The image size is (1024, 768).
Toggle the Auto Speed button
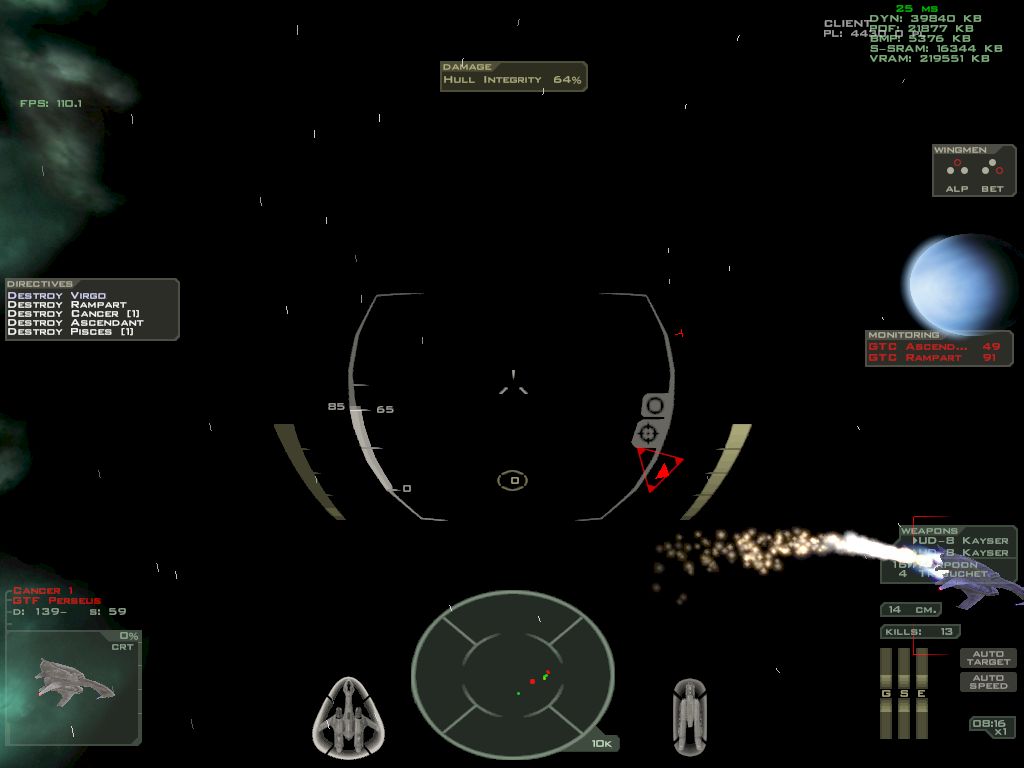(988, 682)
